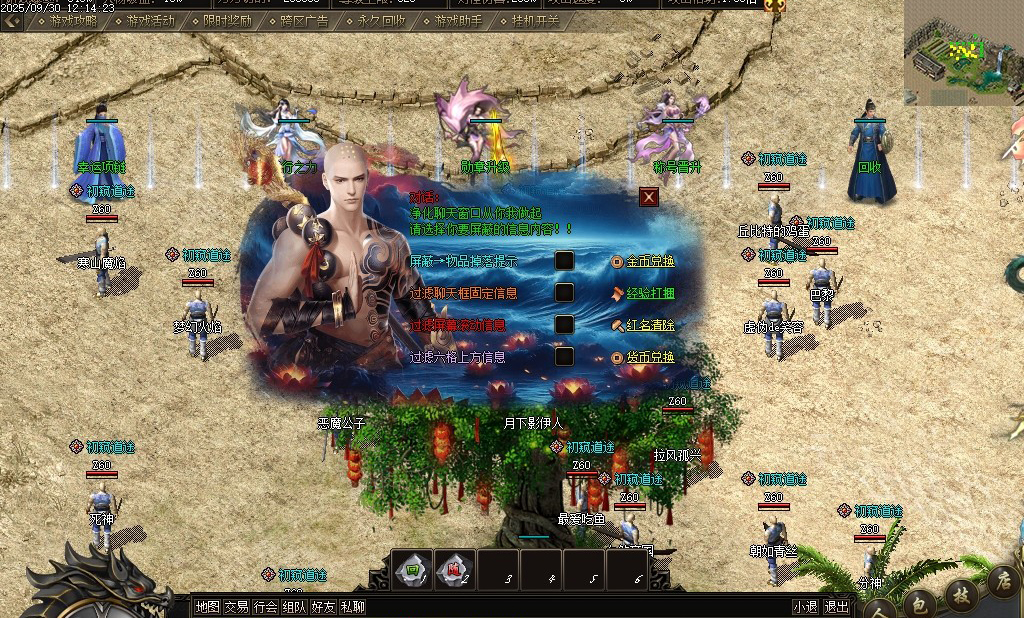Use the green item in hotbar slot 1
Viewport: 1024px width, 618px height.
(413, 570)
